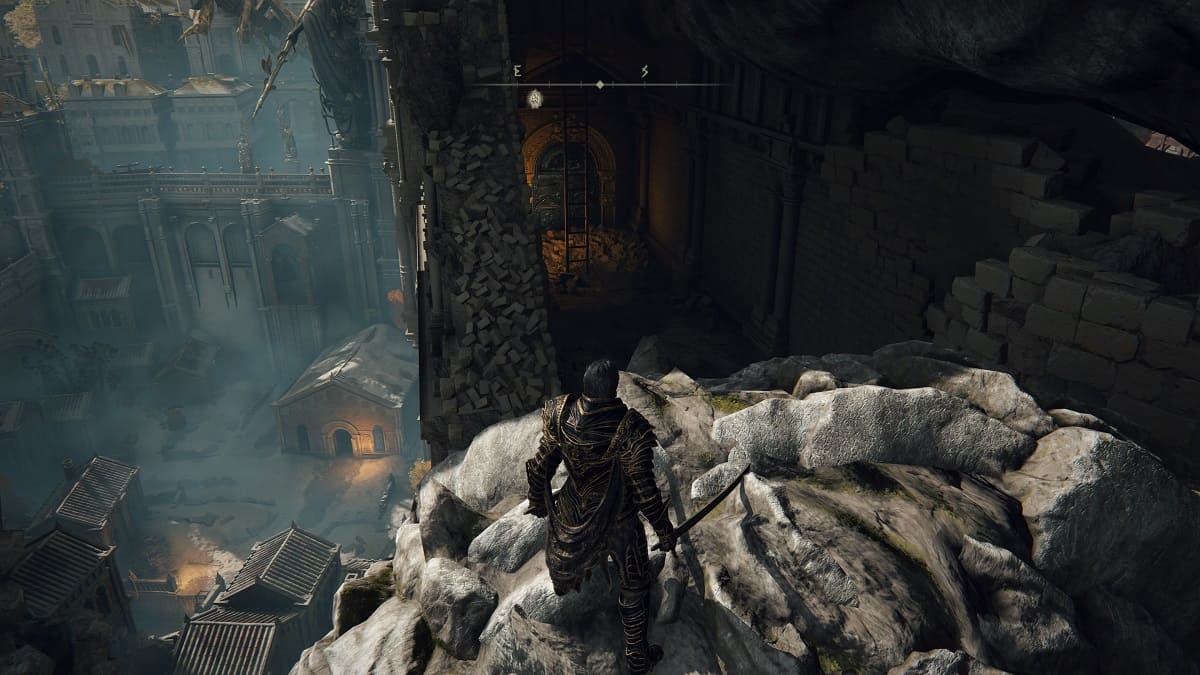Click the compass bar at top

598,85
